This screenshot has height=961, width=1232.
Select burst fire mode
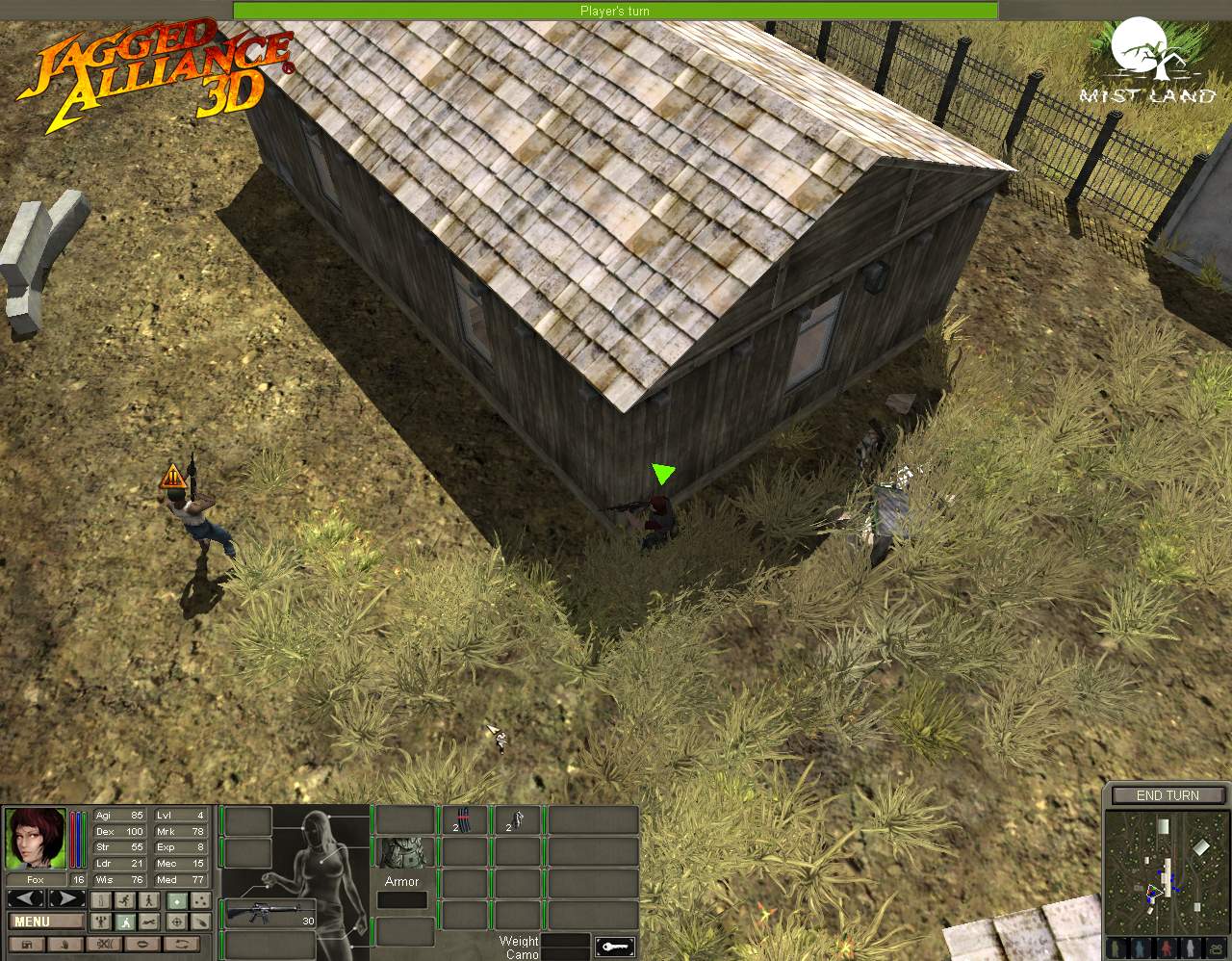click(x=200, y=901)
